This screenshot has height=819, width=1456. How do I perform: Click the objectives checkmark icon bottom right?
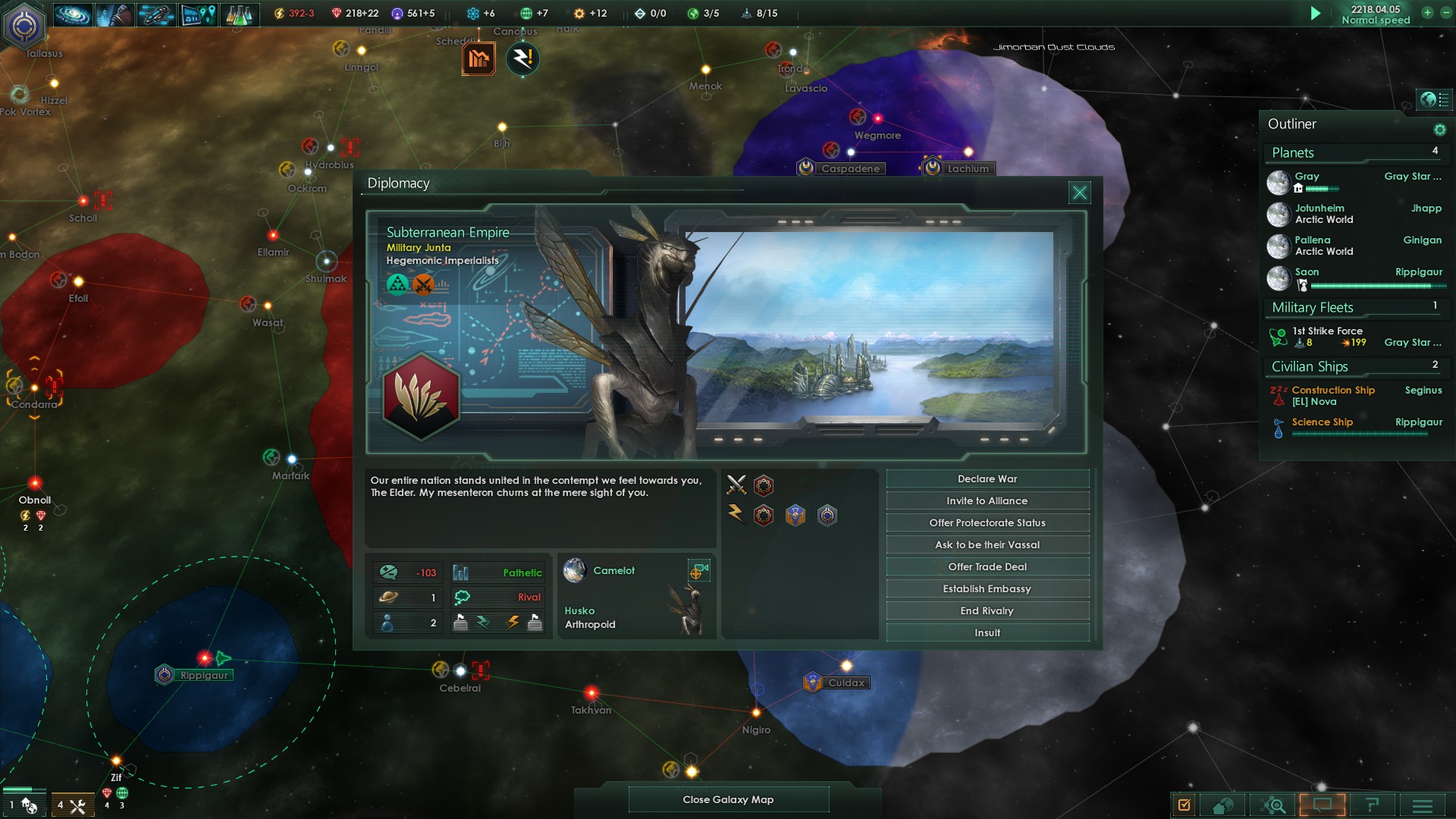pos(1184,805)
